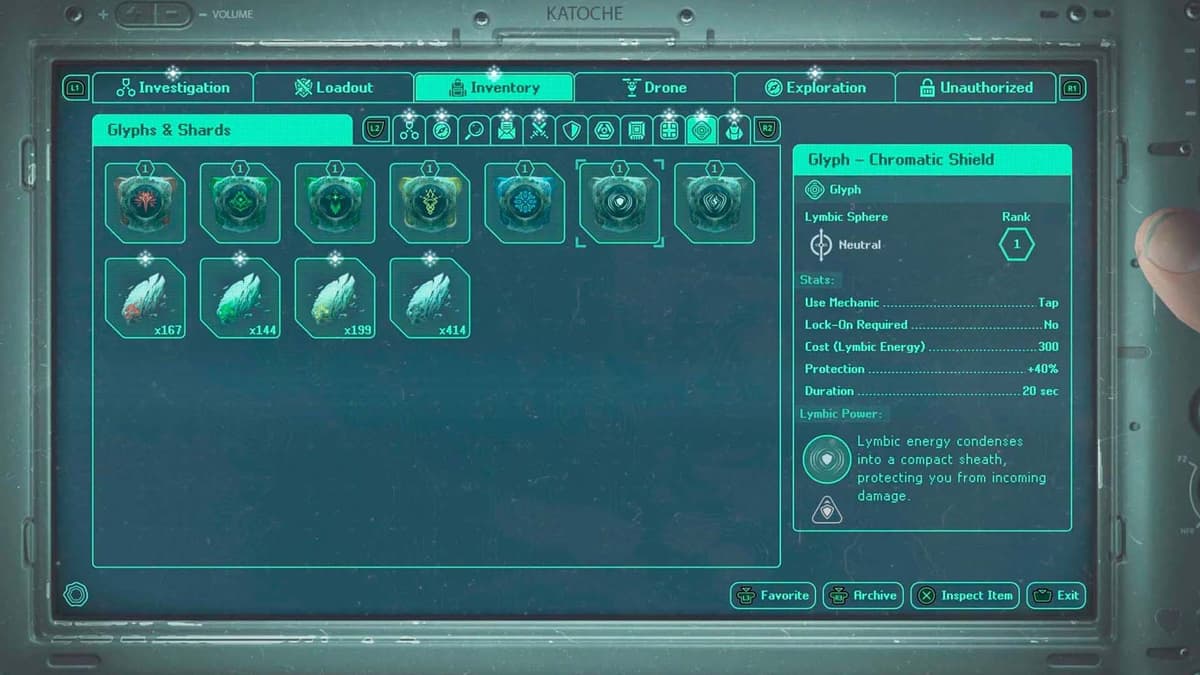Select the shard stack with x414

[429, 298]
